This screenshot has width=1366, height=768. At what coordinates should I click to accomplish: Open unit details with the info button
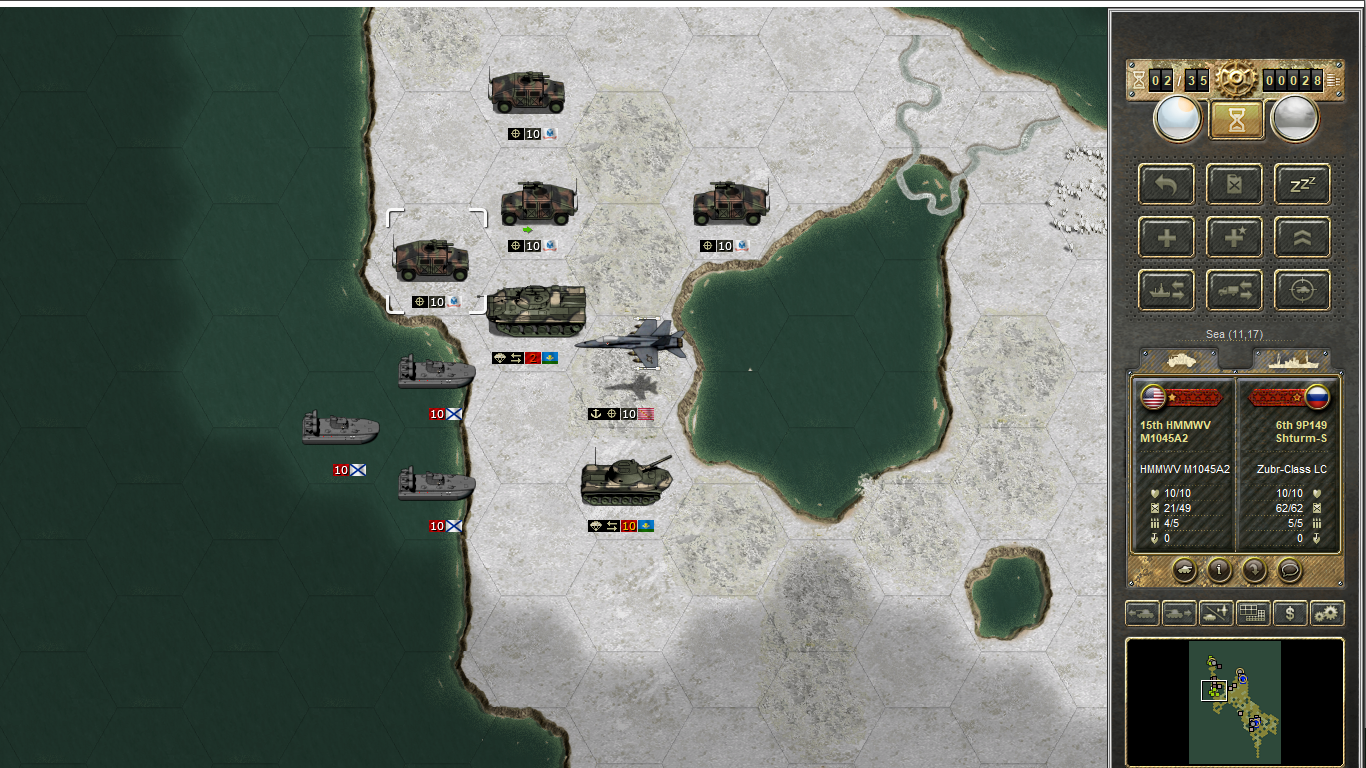pyautogui.click(x=1219, y=570)
